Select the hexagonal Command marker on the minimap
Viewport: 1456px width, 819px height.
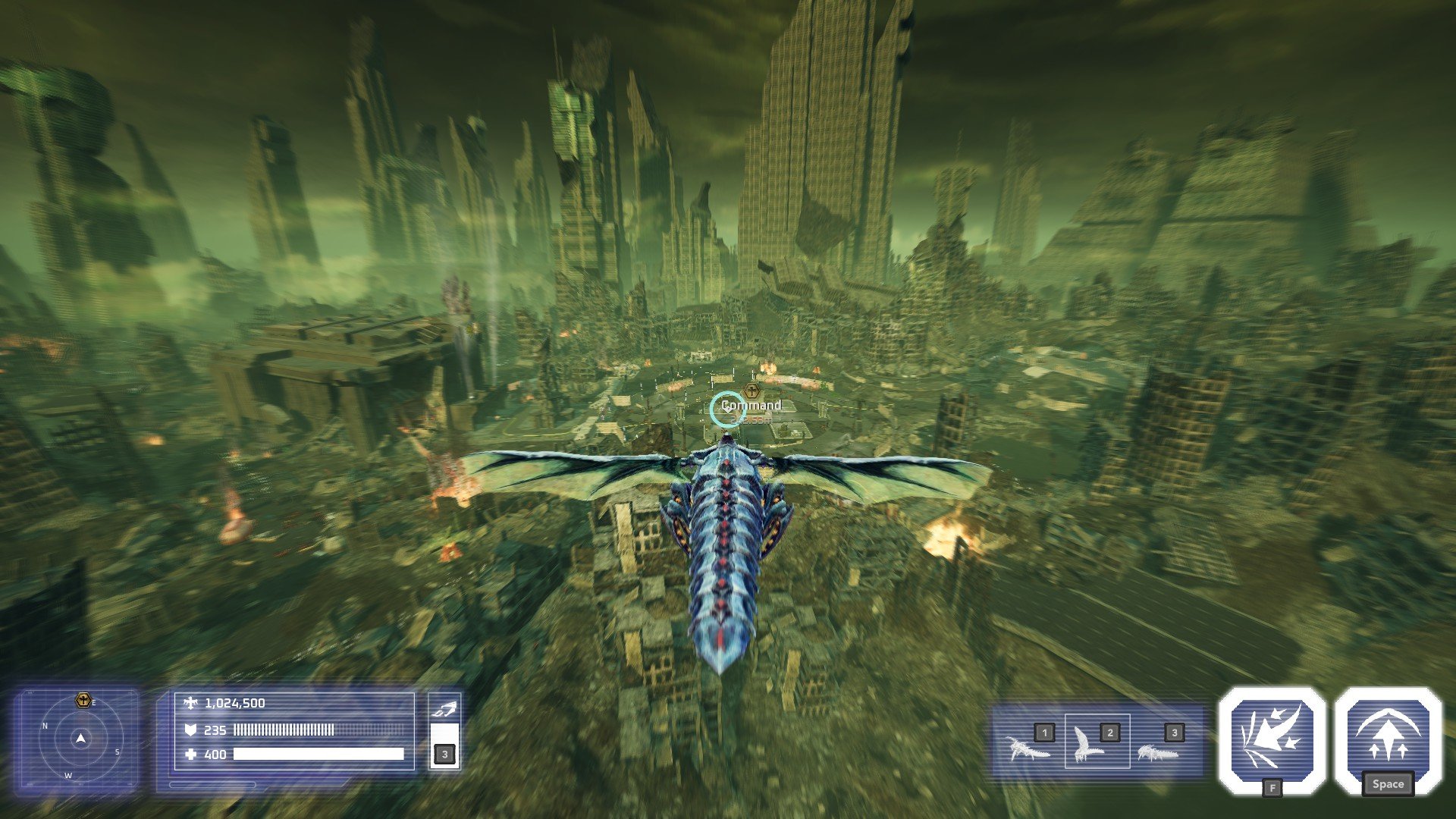83,700
